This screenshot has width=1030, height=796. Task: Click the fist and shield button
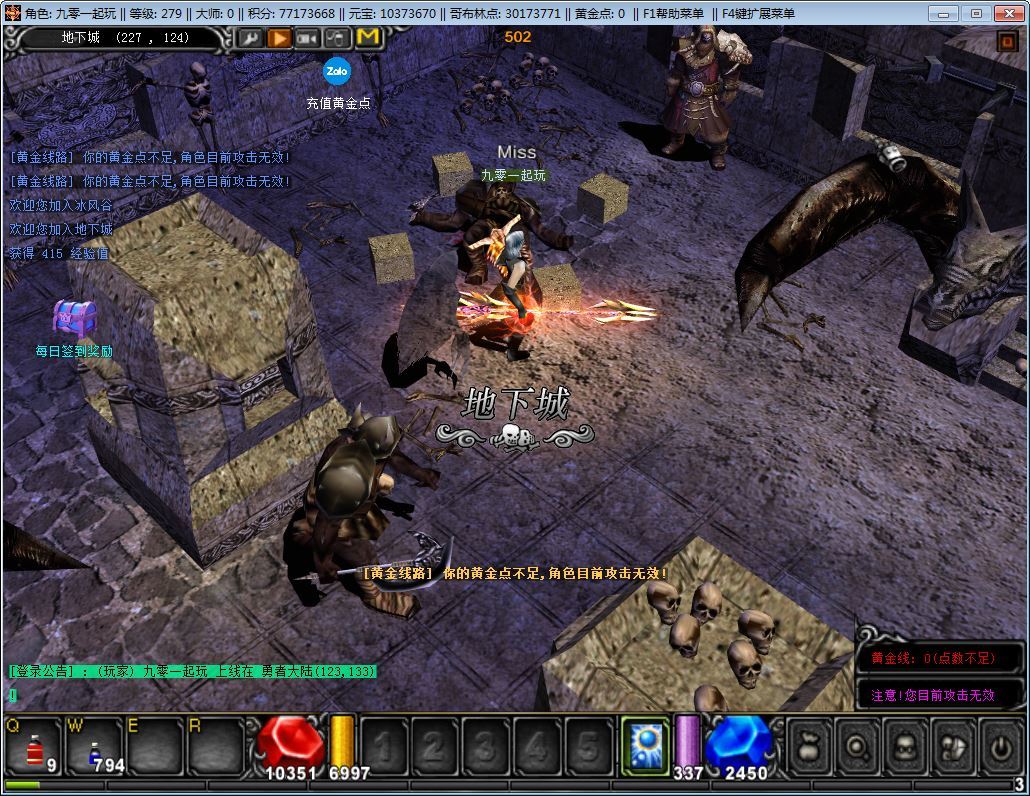pyautogui.click(x=951, y=746)
